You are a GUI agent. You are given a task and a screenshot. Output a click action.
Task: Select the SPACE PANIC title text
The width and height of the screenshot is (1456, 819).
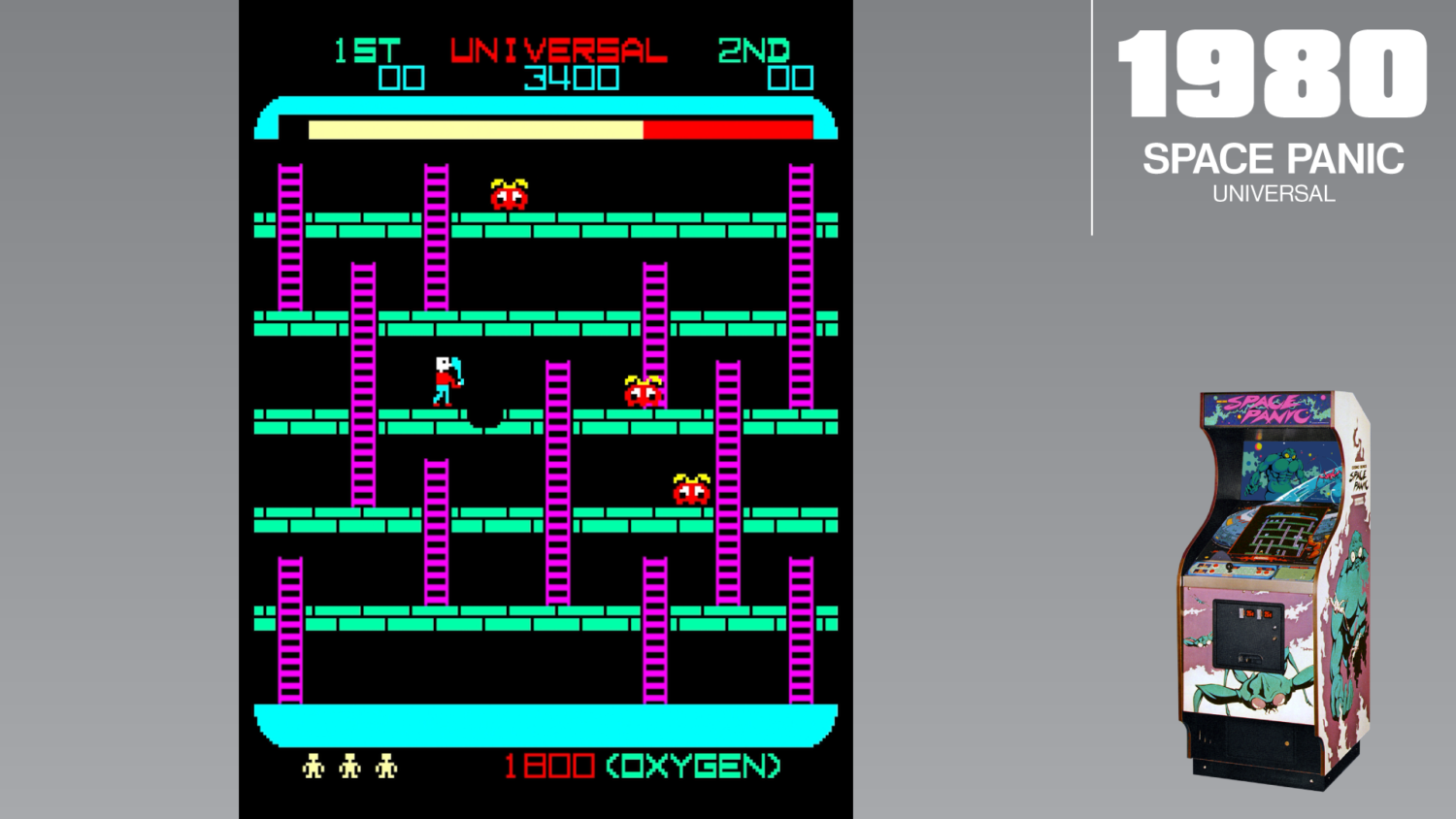(1273, 158)
